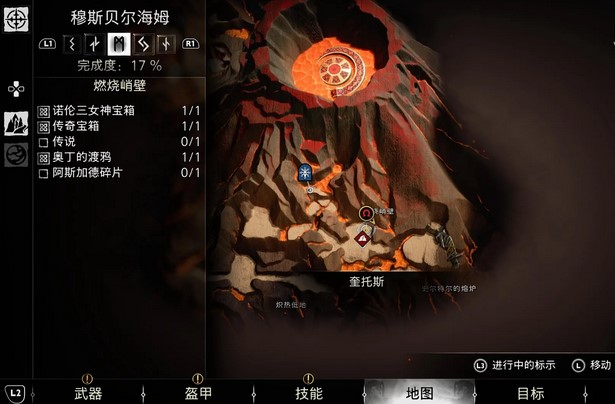Click the crosshair target icon
The image size is (615, 404).
click(x=15, y=19)
